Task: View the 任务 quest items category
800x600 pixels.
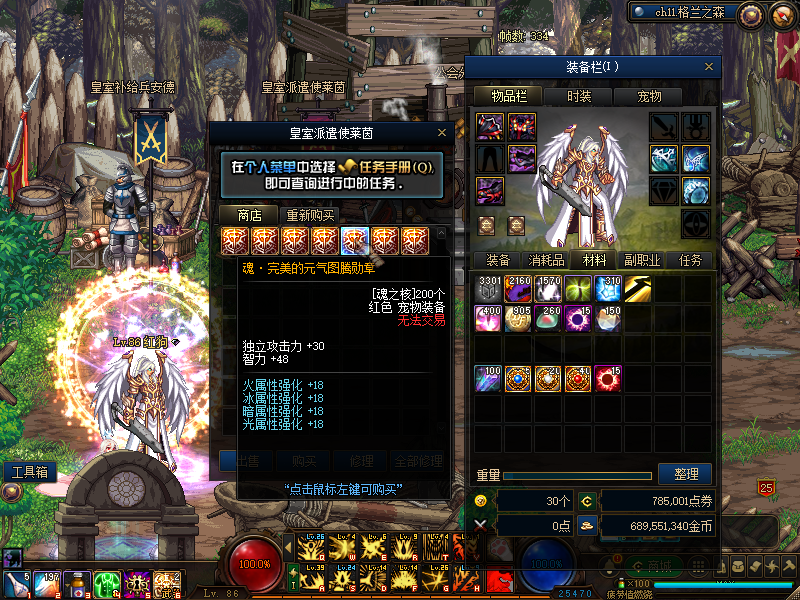Action: coord(690,260)
